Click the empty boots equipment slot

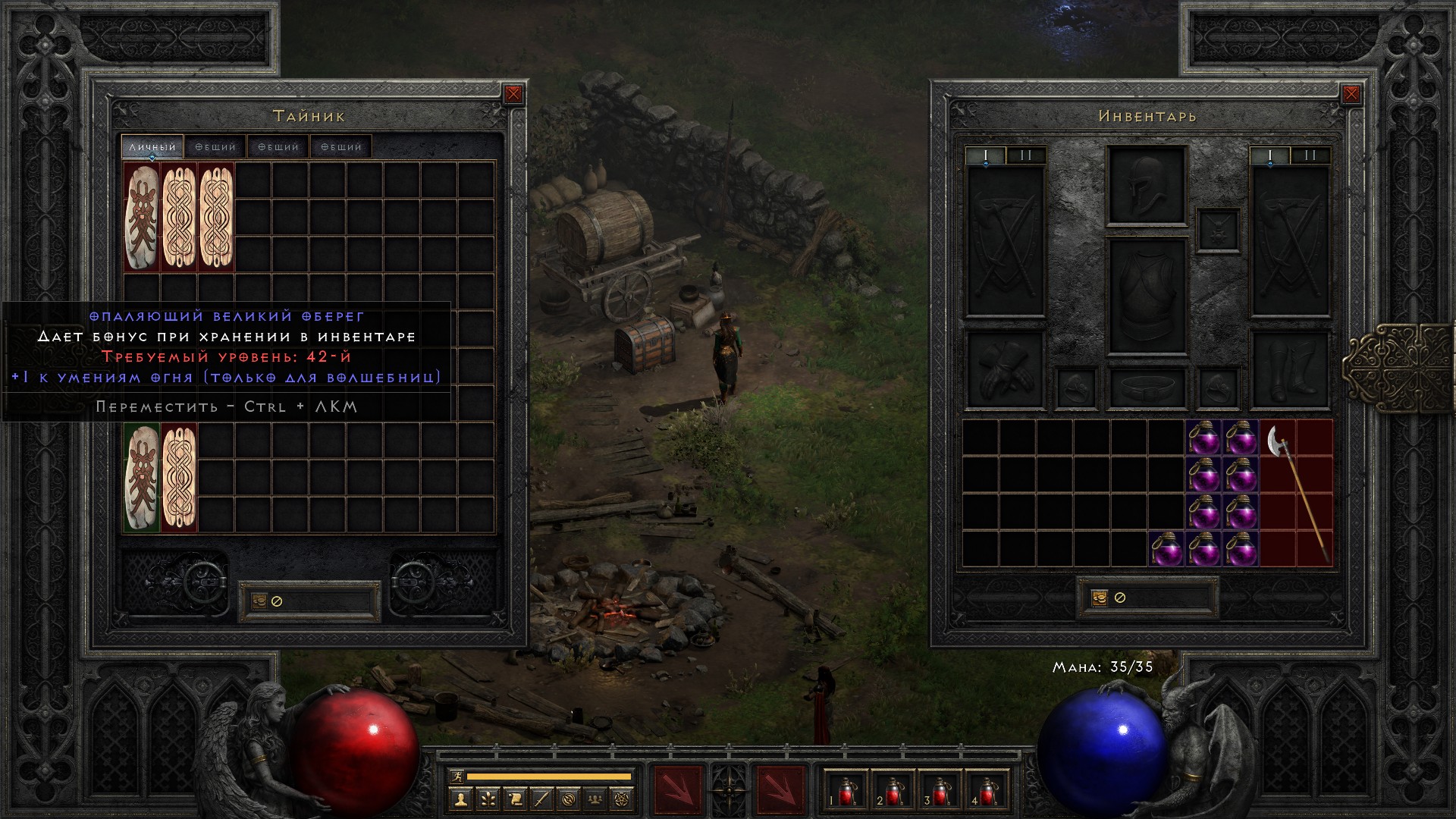(x=1290, y=369)
